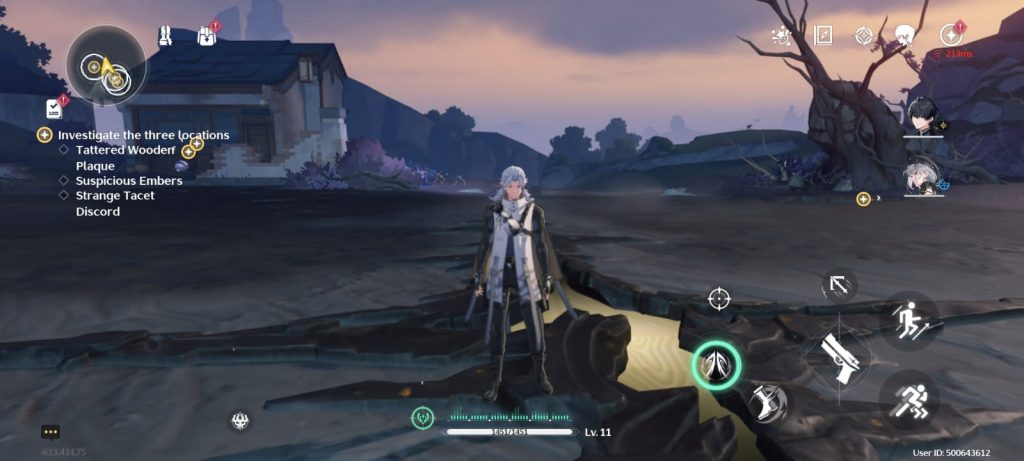
Task: Open the round star menu with red alert
Action: (x=950, y=35)
